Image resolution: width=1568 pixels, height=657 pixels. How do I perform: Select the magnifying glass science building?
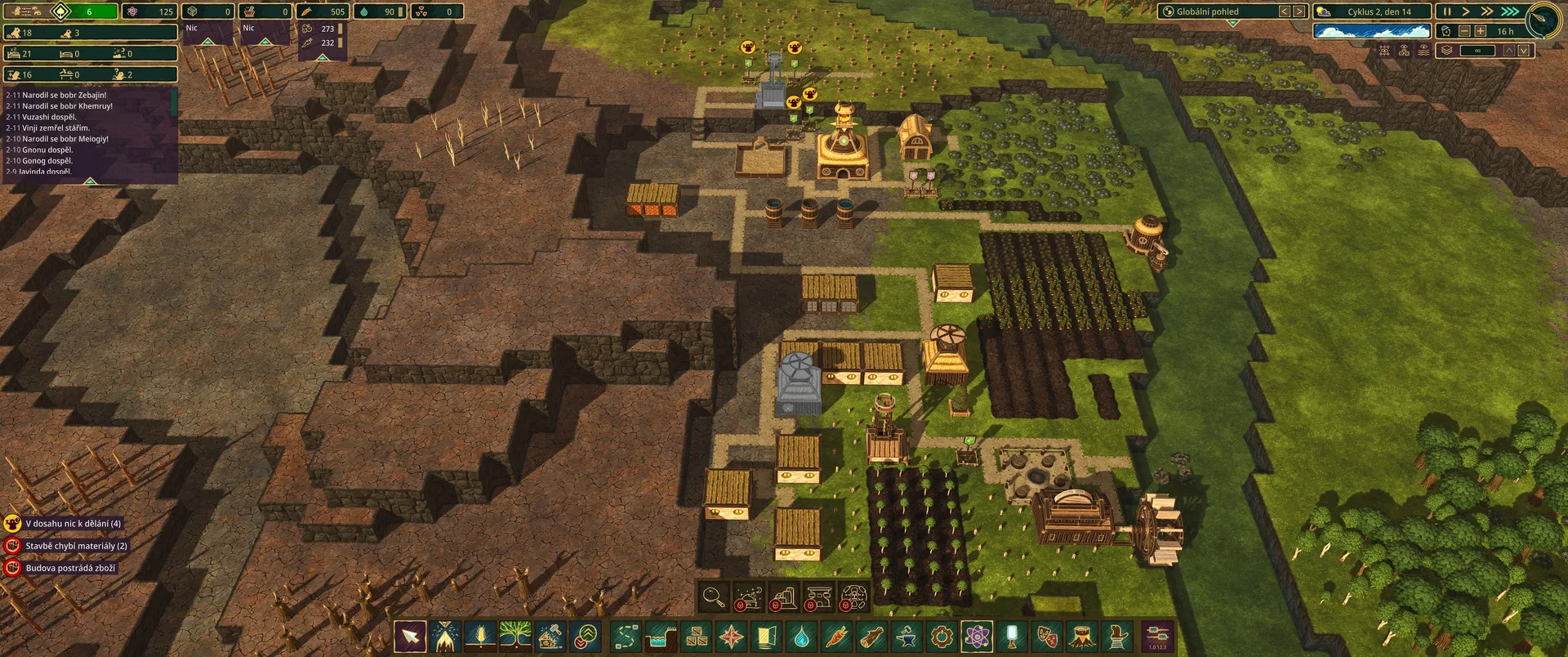point(714,597)
